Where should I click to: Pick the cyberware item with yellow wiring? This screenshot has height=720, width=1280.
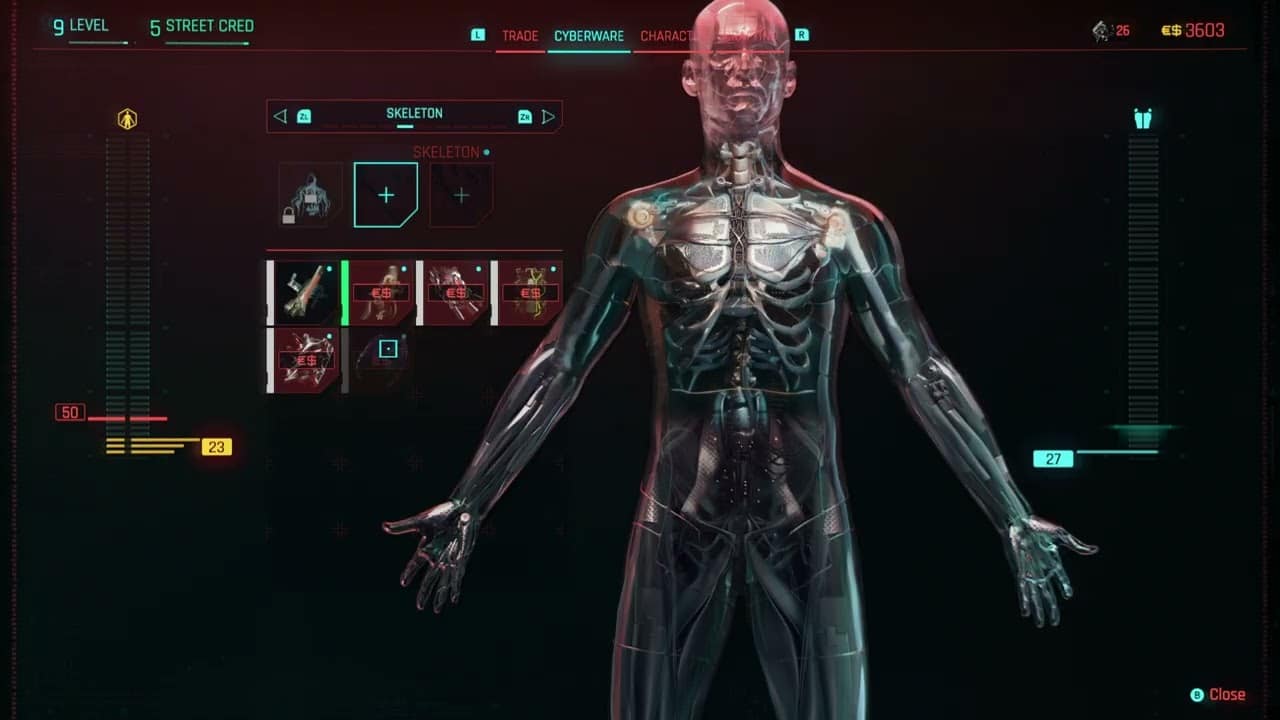(530, 293)
